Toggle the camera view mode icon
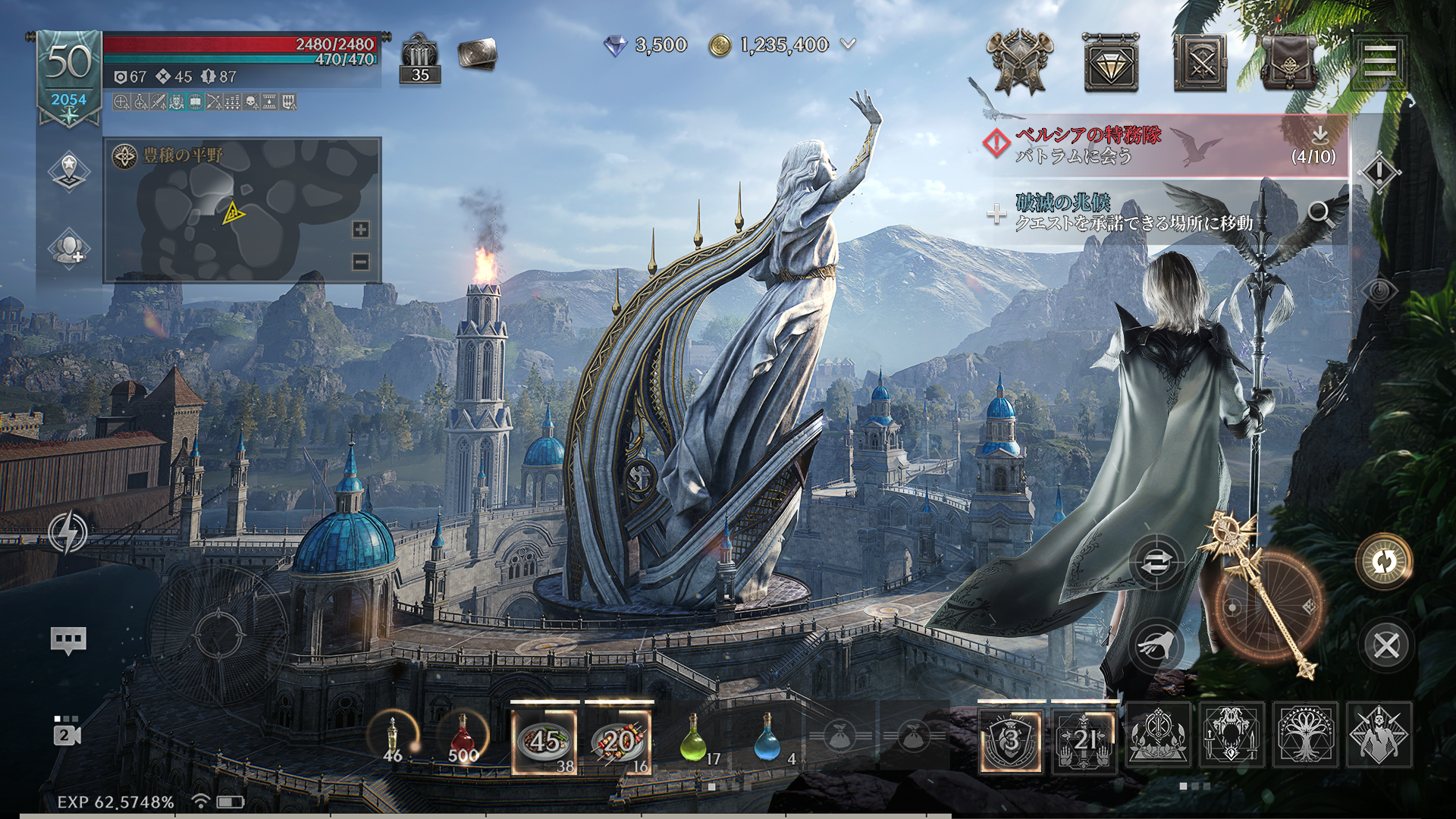1456x819 pixels. point(66,731)
